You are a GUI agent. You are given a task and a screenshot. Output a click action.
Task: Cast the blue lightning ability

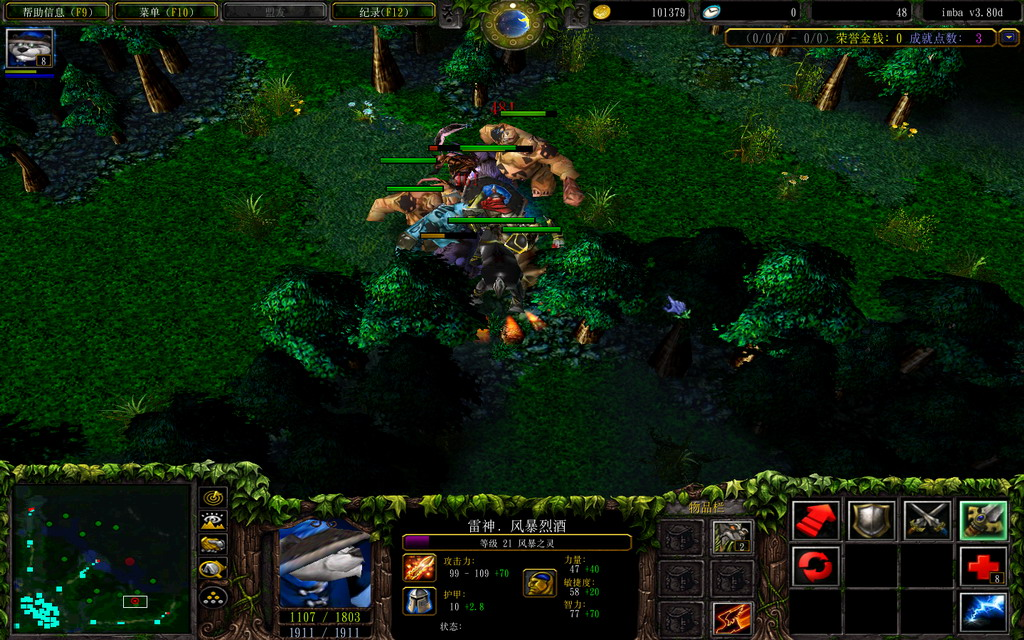pyautogui.click(x=983, y=611)
